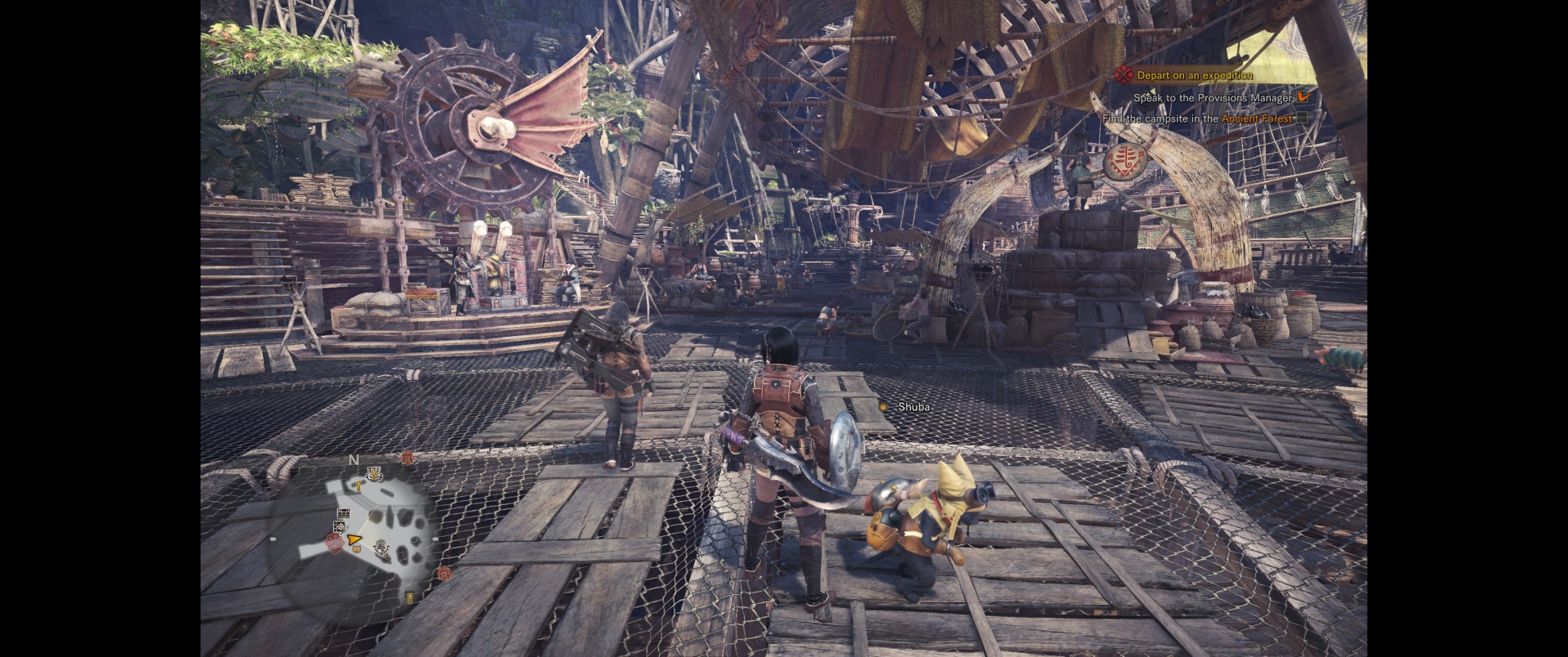Click the orange player arrow on the minimap
The height and width of the screenshot is (657, 1568).
pos(354,540)
